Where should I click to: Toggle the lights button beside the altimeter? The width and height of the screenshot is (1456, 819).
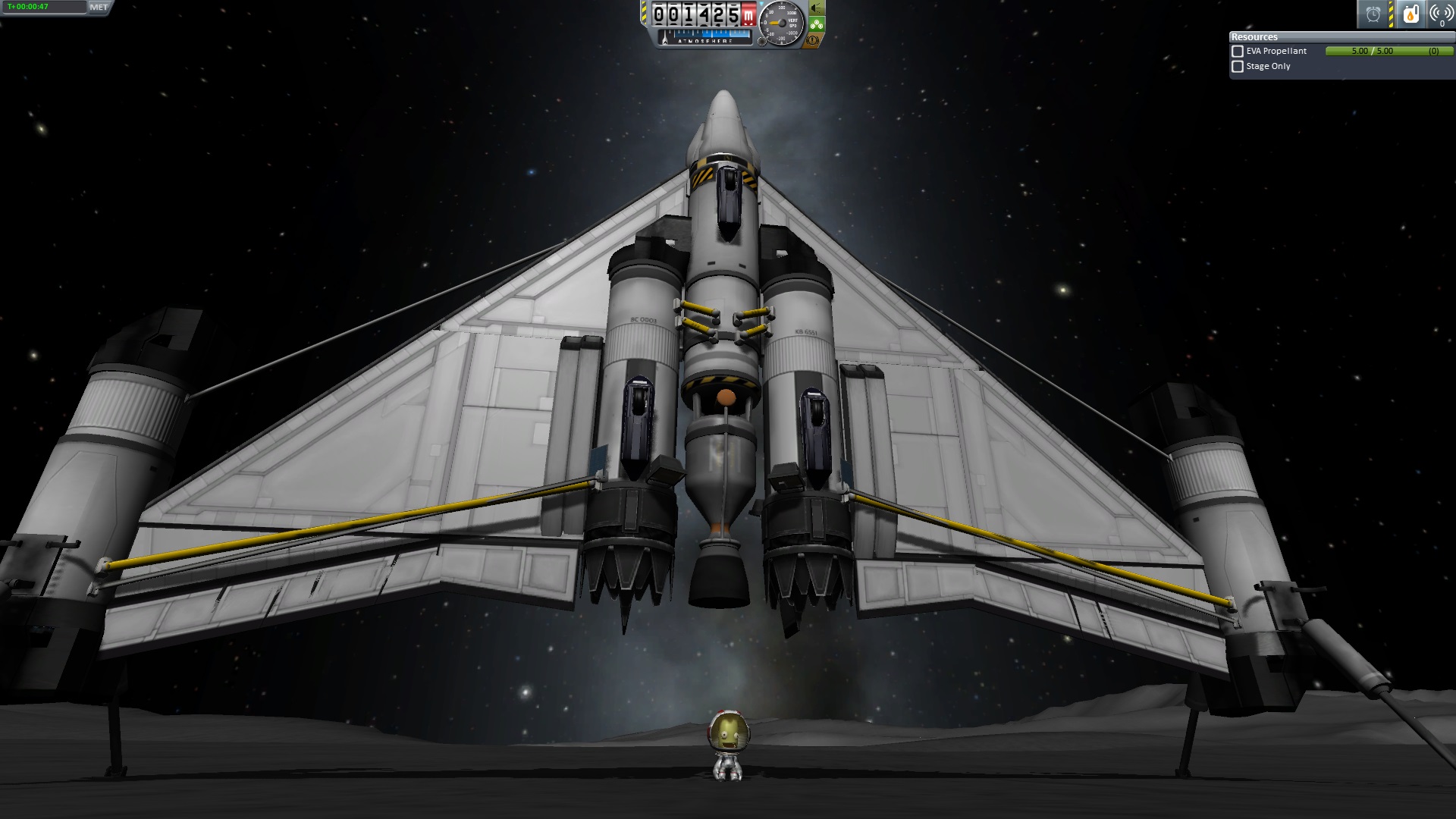(817, 8)
